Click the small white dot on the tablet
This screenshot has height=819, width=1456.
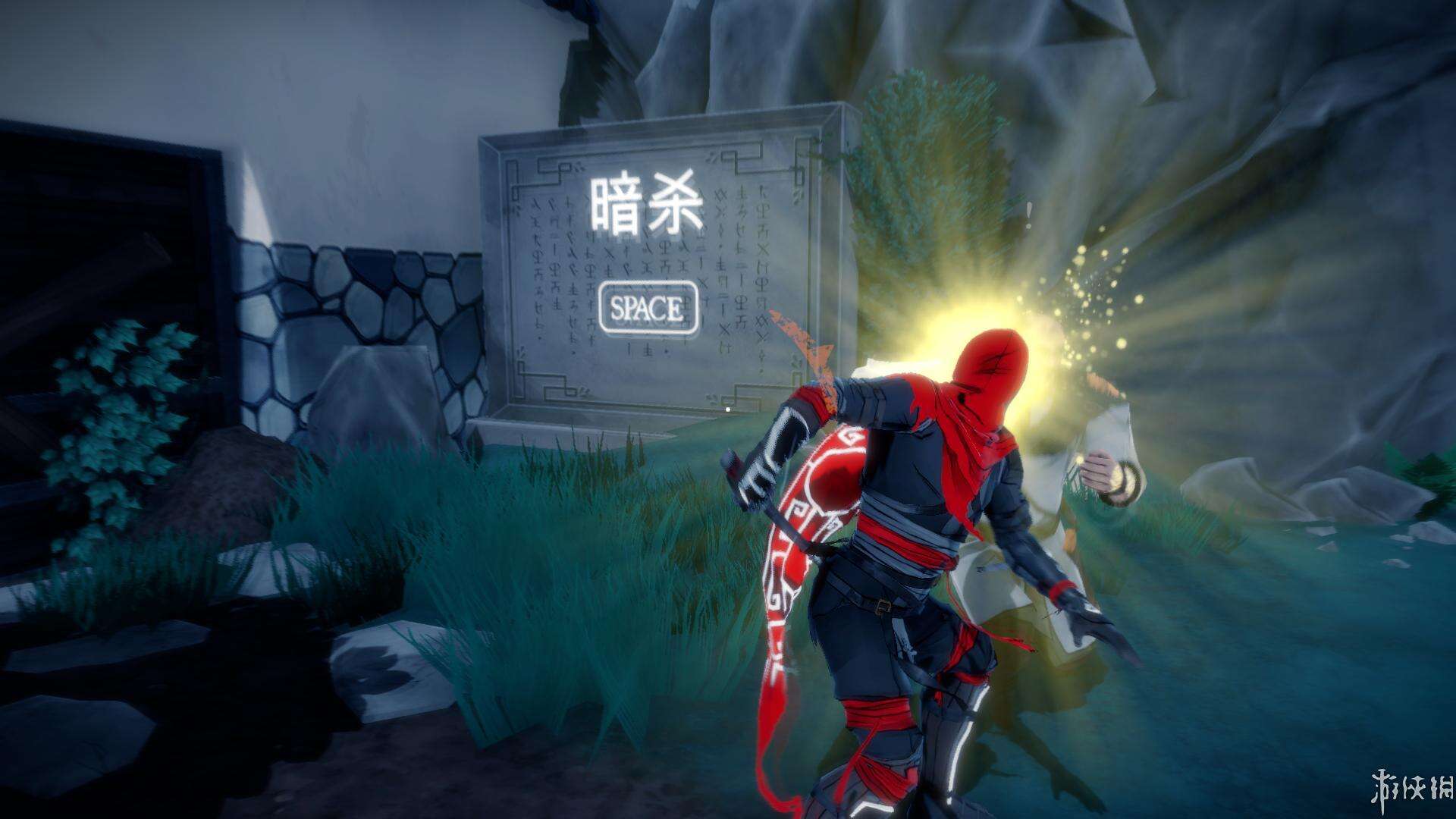tap(730, 409)
